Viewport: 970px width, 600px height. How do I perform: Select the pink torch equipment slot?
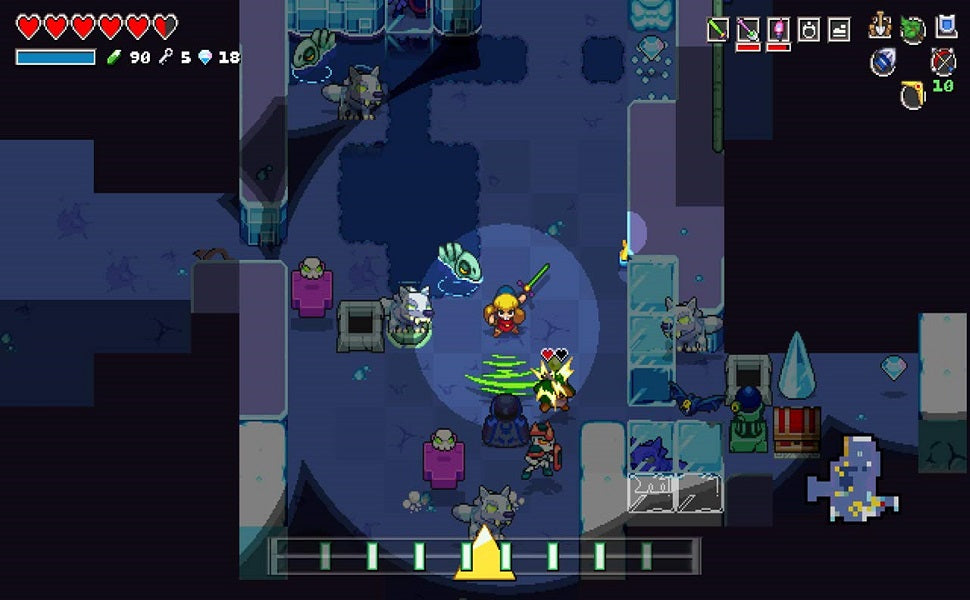point(777,30)
